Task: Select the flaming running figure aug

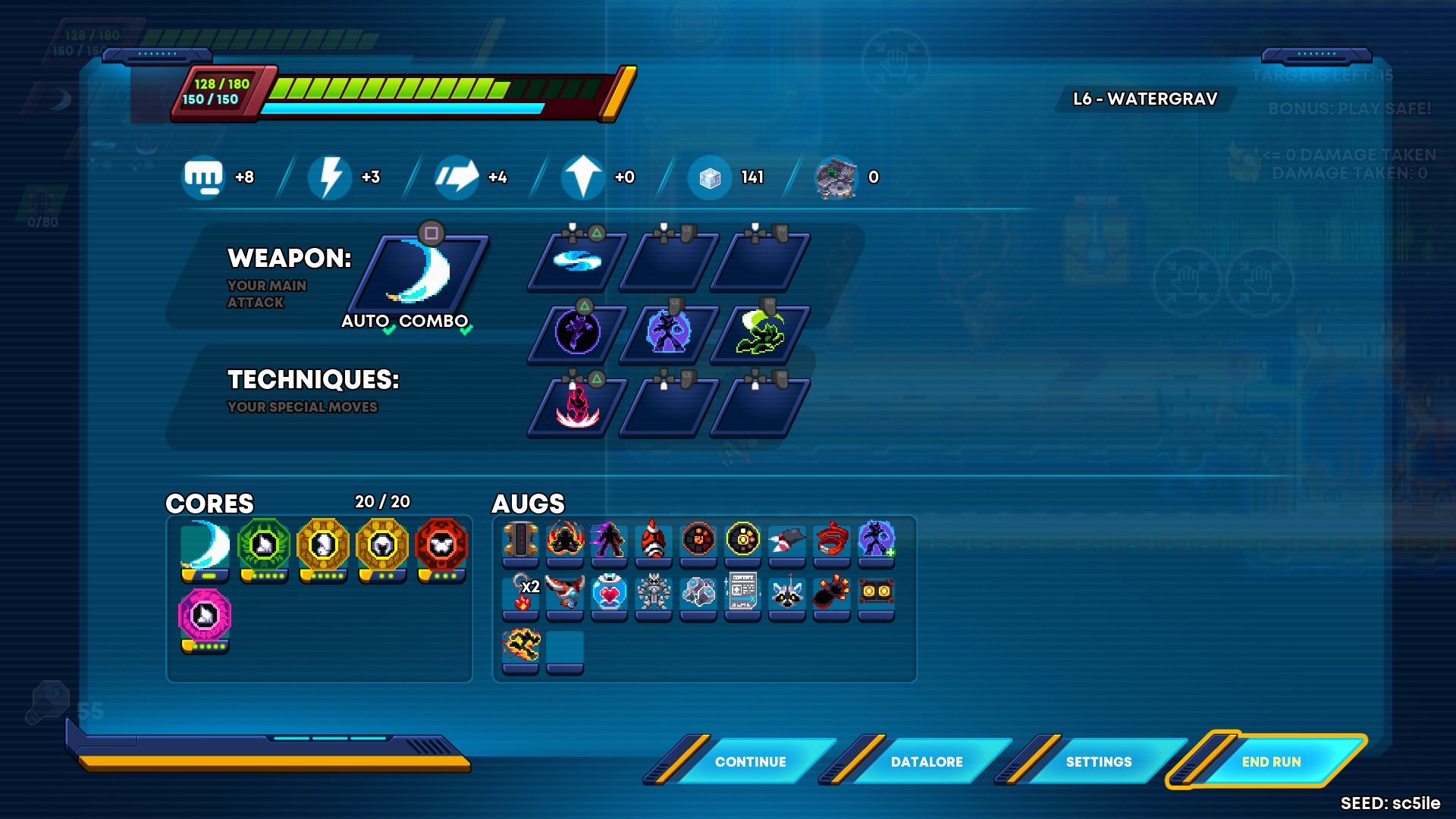Action: [521, 645]
